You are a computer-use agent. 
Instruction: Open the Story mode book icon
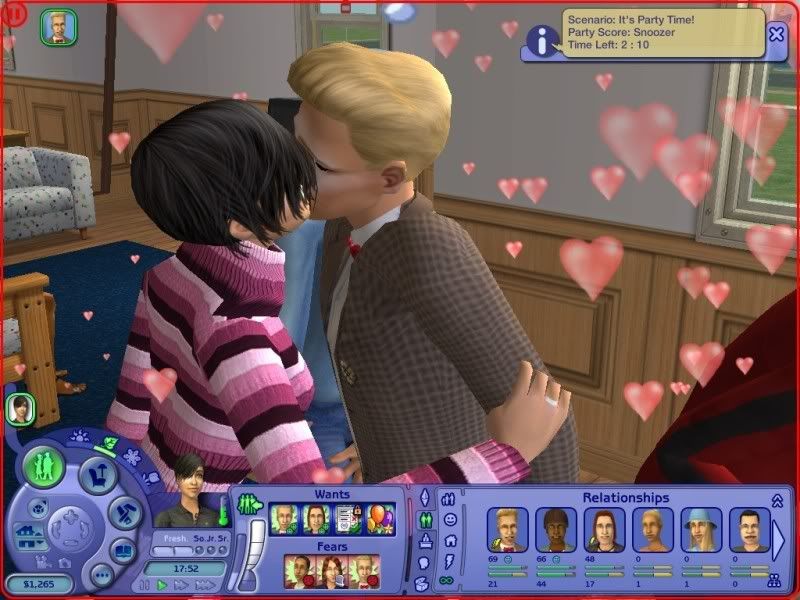(124, 548)
